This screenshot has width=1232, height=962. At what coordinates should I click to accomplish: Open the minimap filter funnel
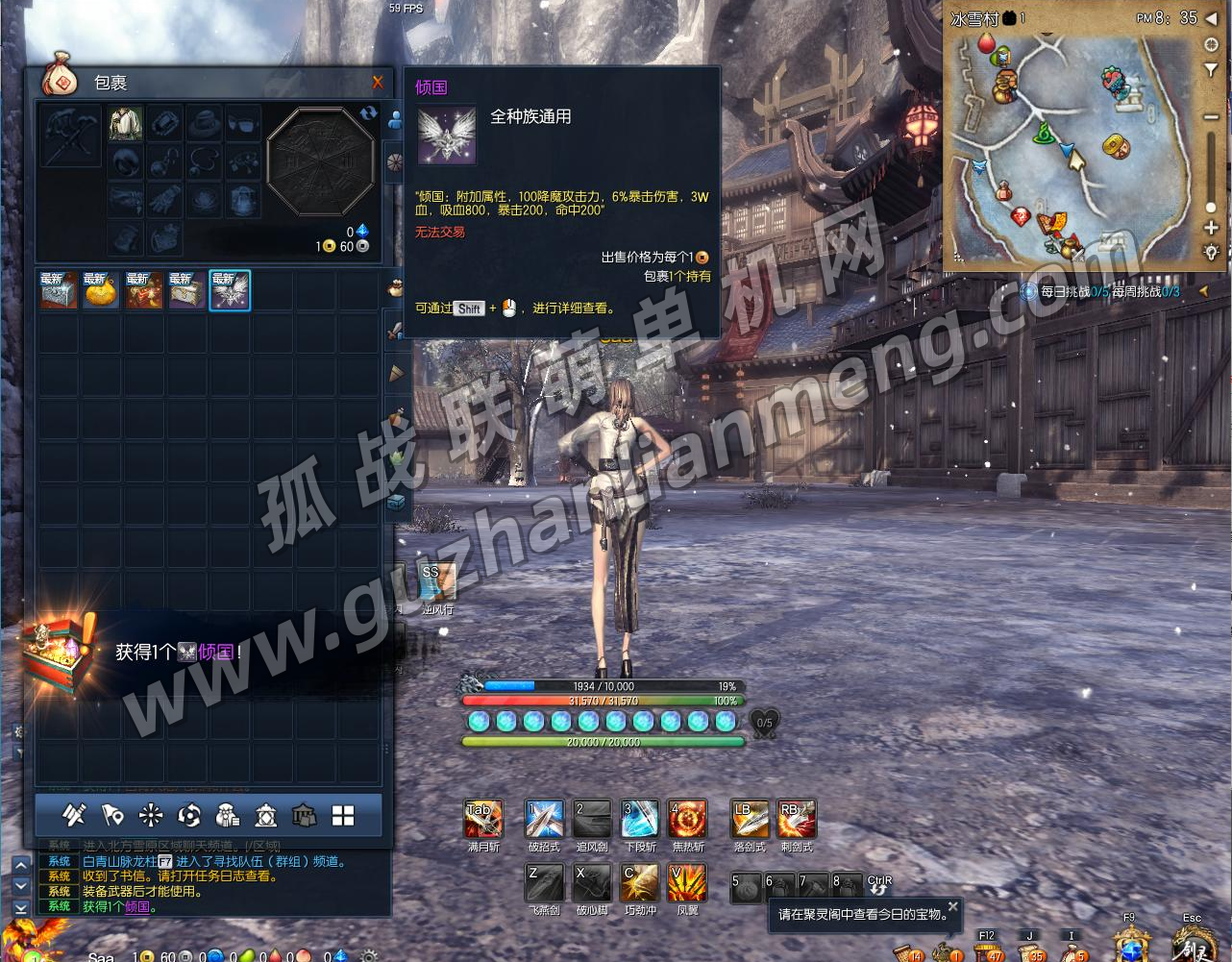[x=1211, y=70]
